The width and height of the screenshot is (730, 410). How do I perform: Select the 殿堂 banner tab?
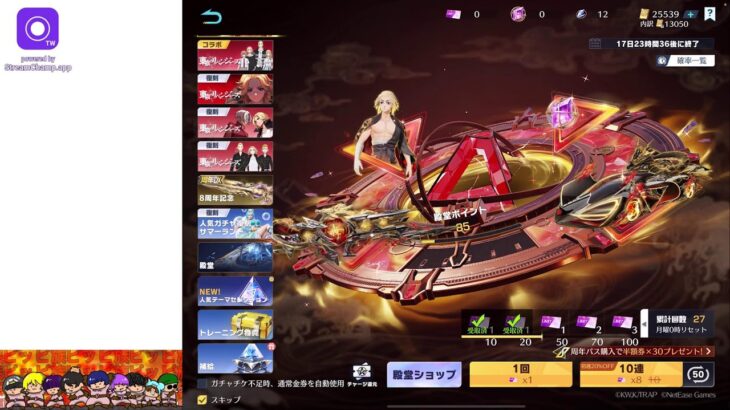pos(235,257)
